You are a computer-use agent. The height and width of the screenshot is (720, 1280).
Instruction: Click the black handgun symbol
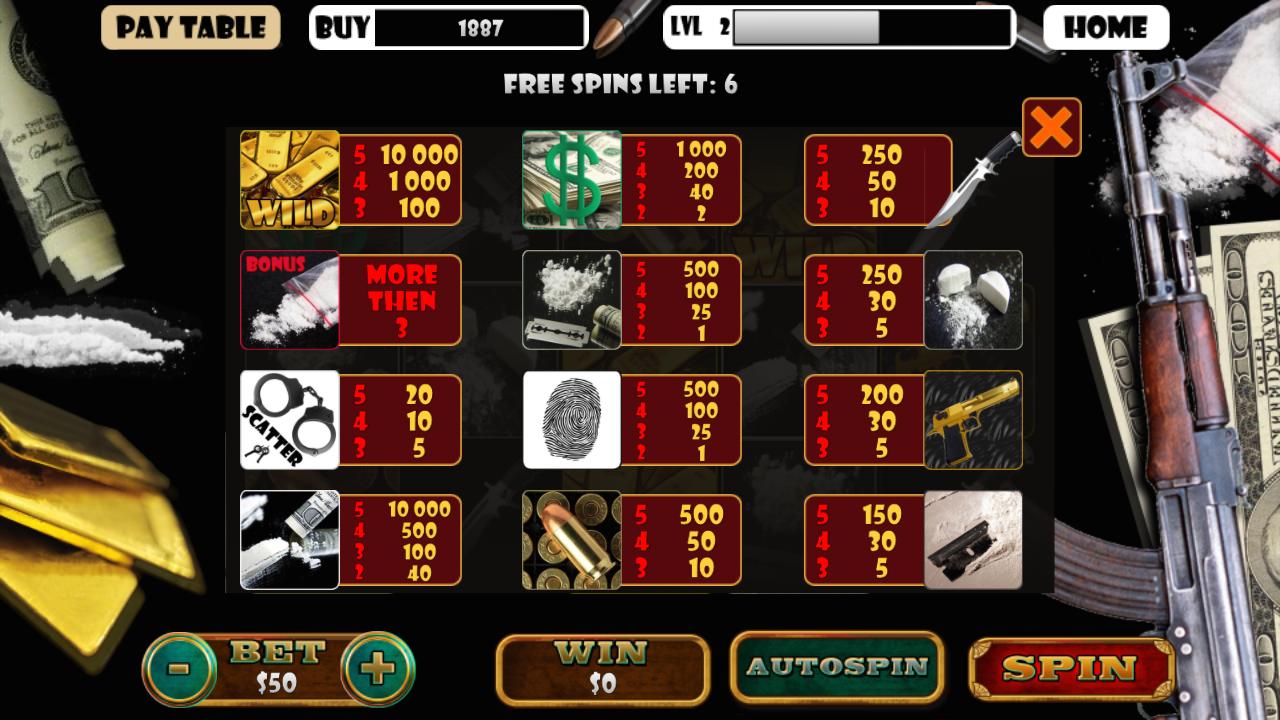975,540
